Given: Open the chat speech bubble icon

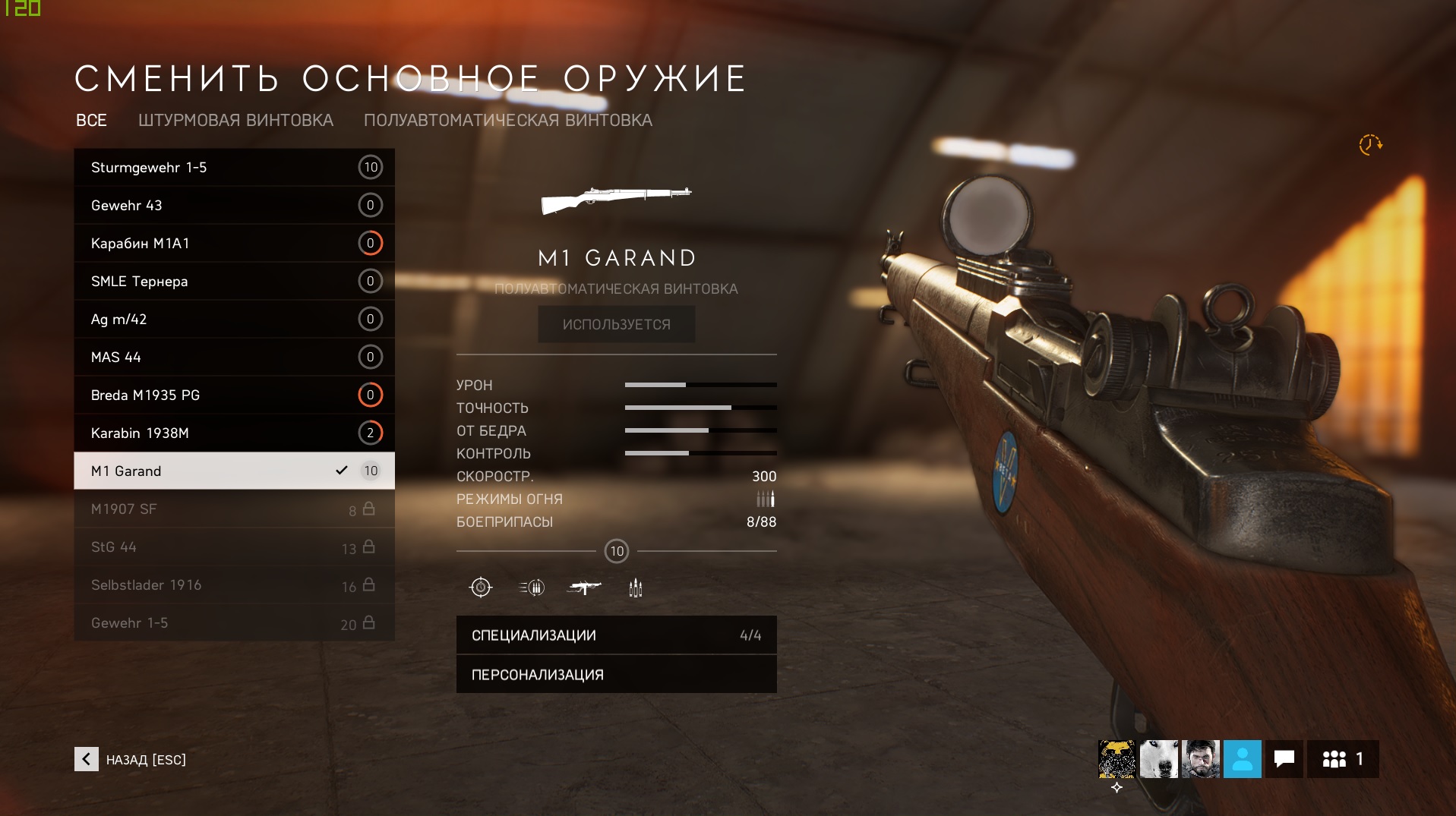Looking at the screenshot, I should (1284, 759).
